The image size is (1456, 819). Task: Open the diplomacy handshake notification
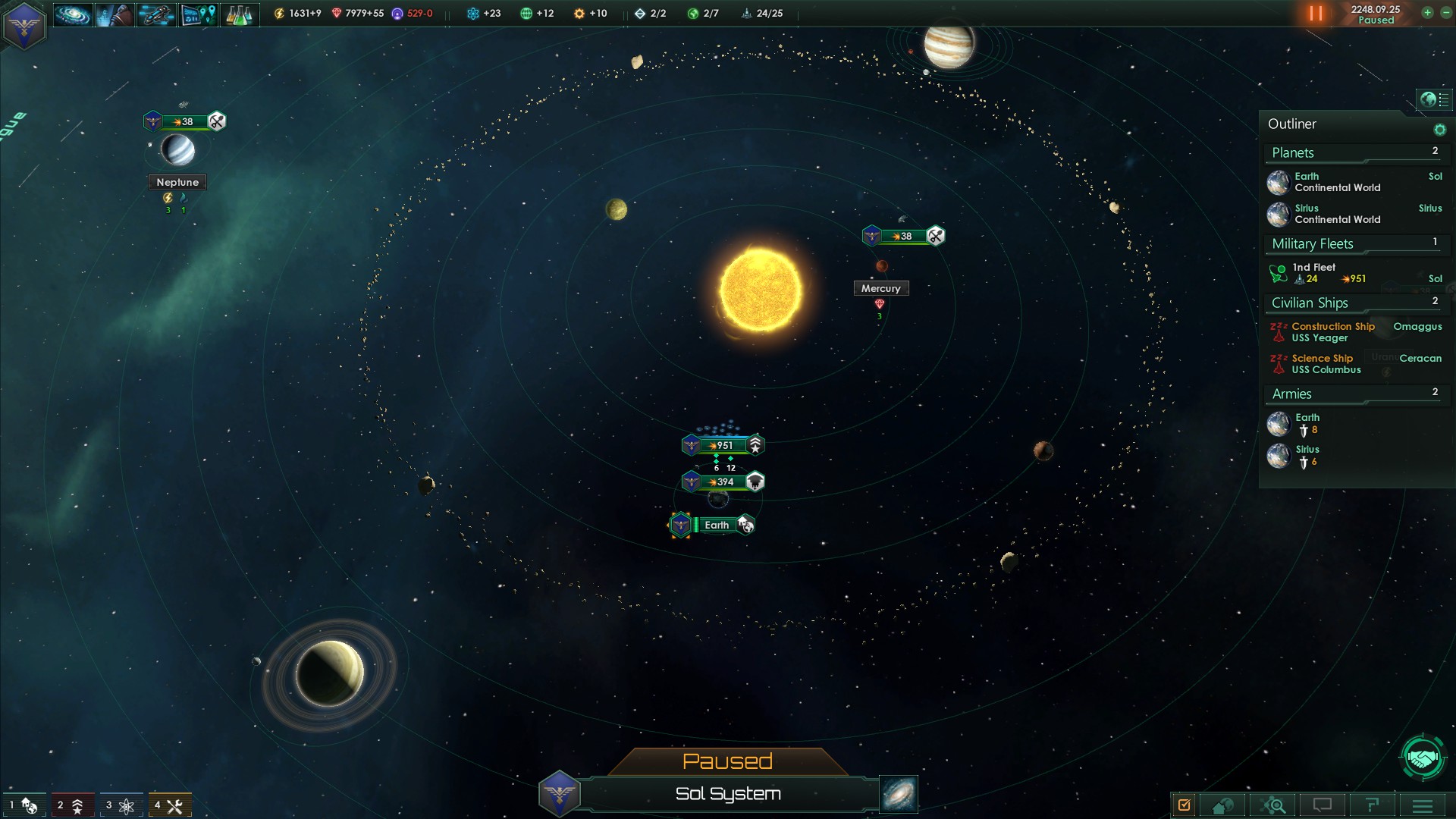click(x=1422, y=757)
